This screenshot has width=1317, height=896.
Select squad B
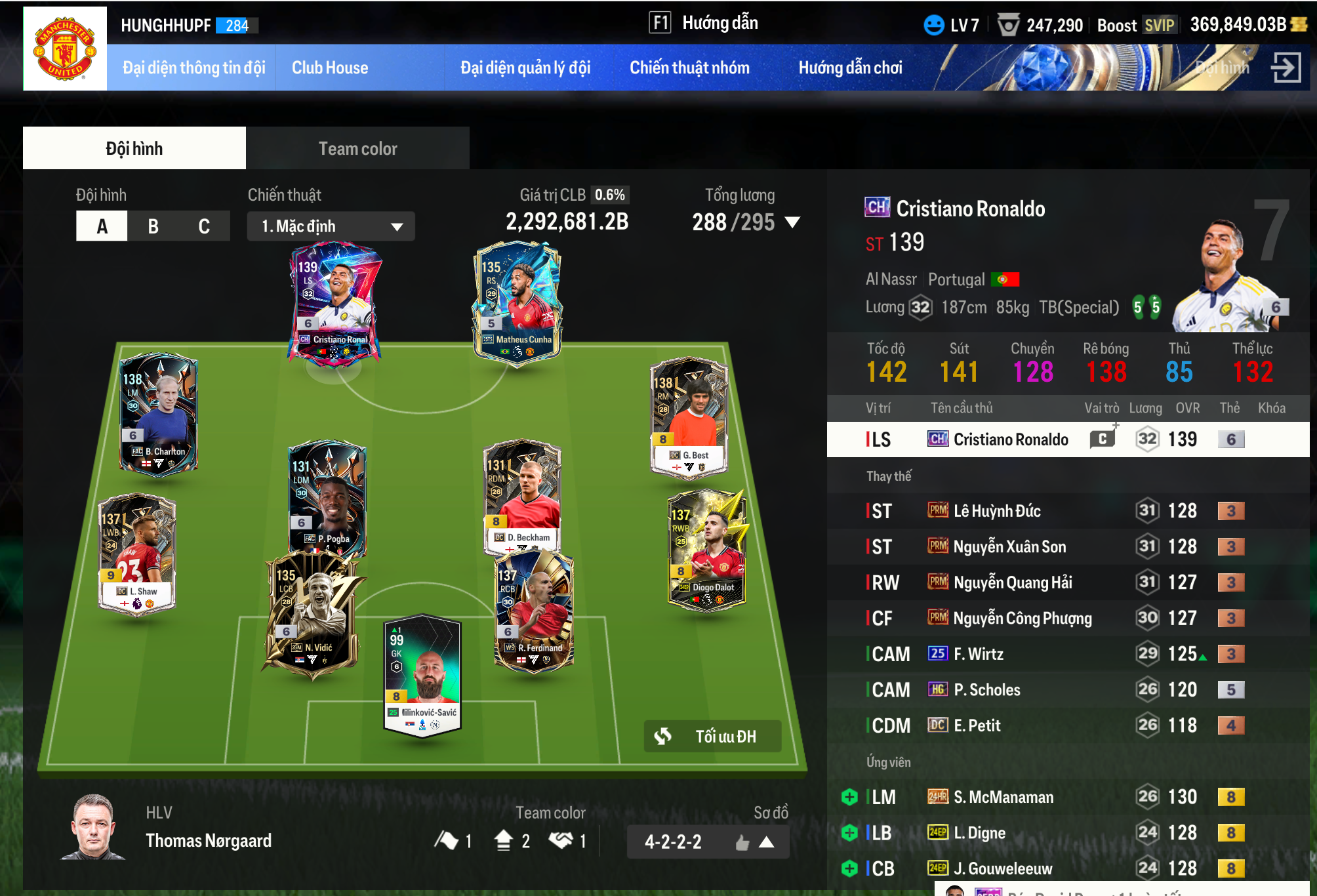click(153, 226)
